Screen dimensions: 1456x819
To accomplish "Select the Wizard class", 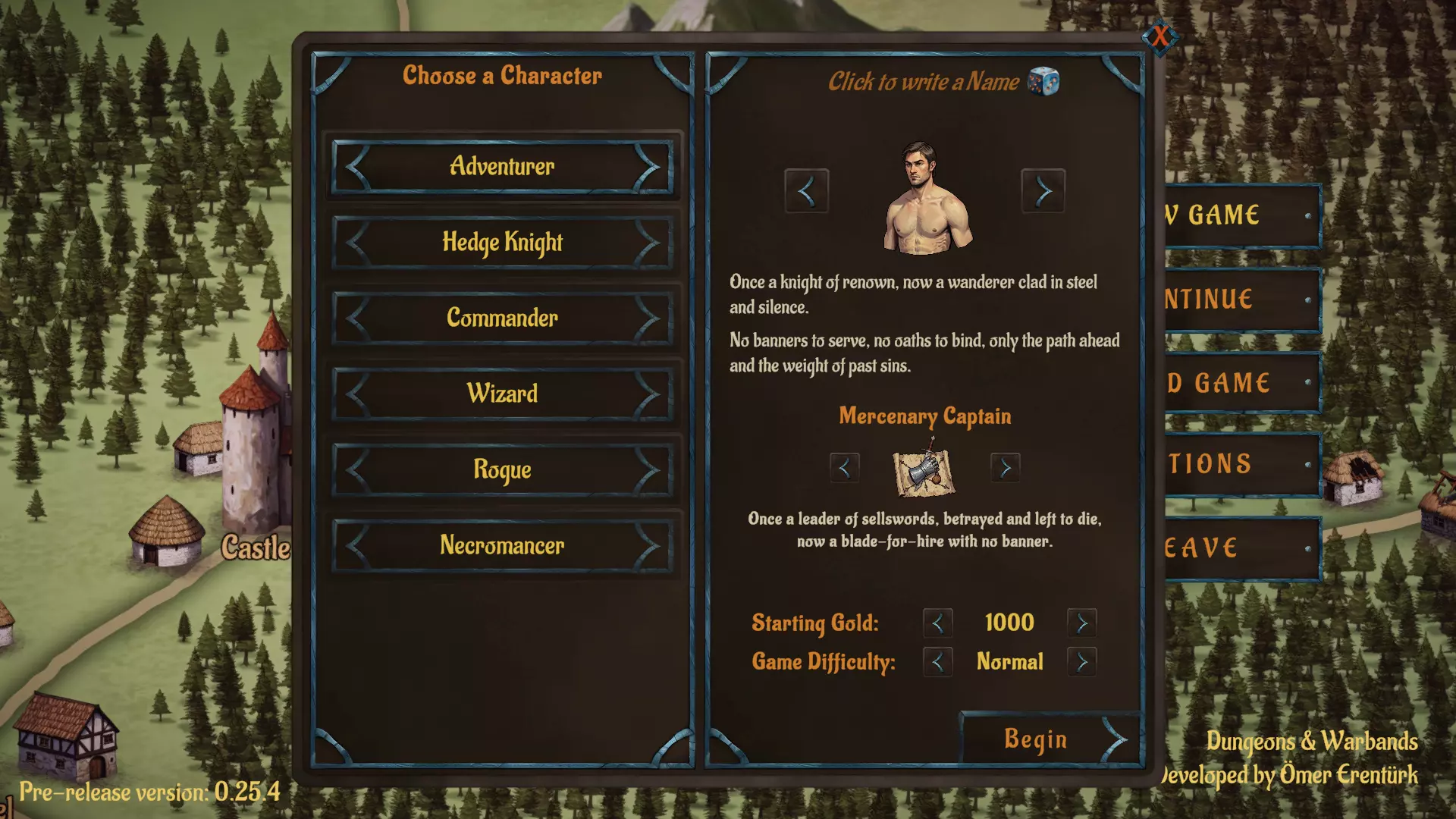I will 502,394.
